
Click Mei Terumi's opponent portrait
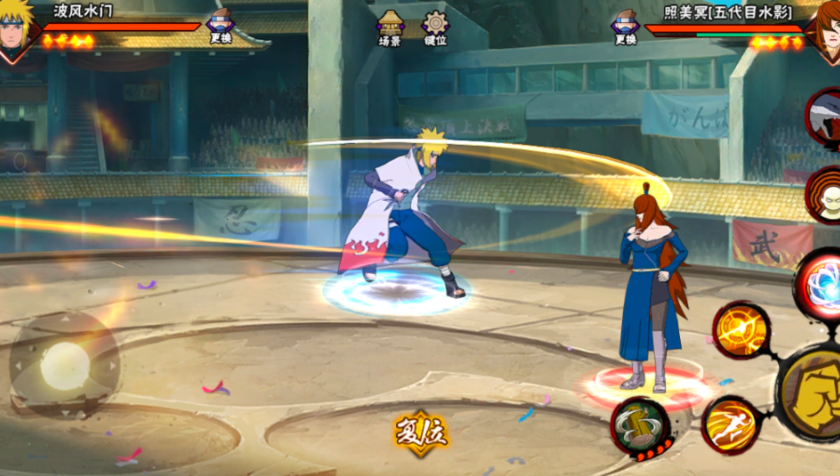point(822,30)
